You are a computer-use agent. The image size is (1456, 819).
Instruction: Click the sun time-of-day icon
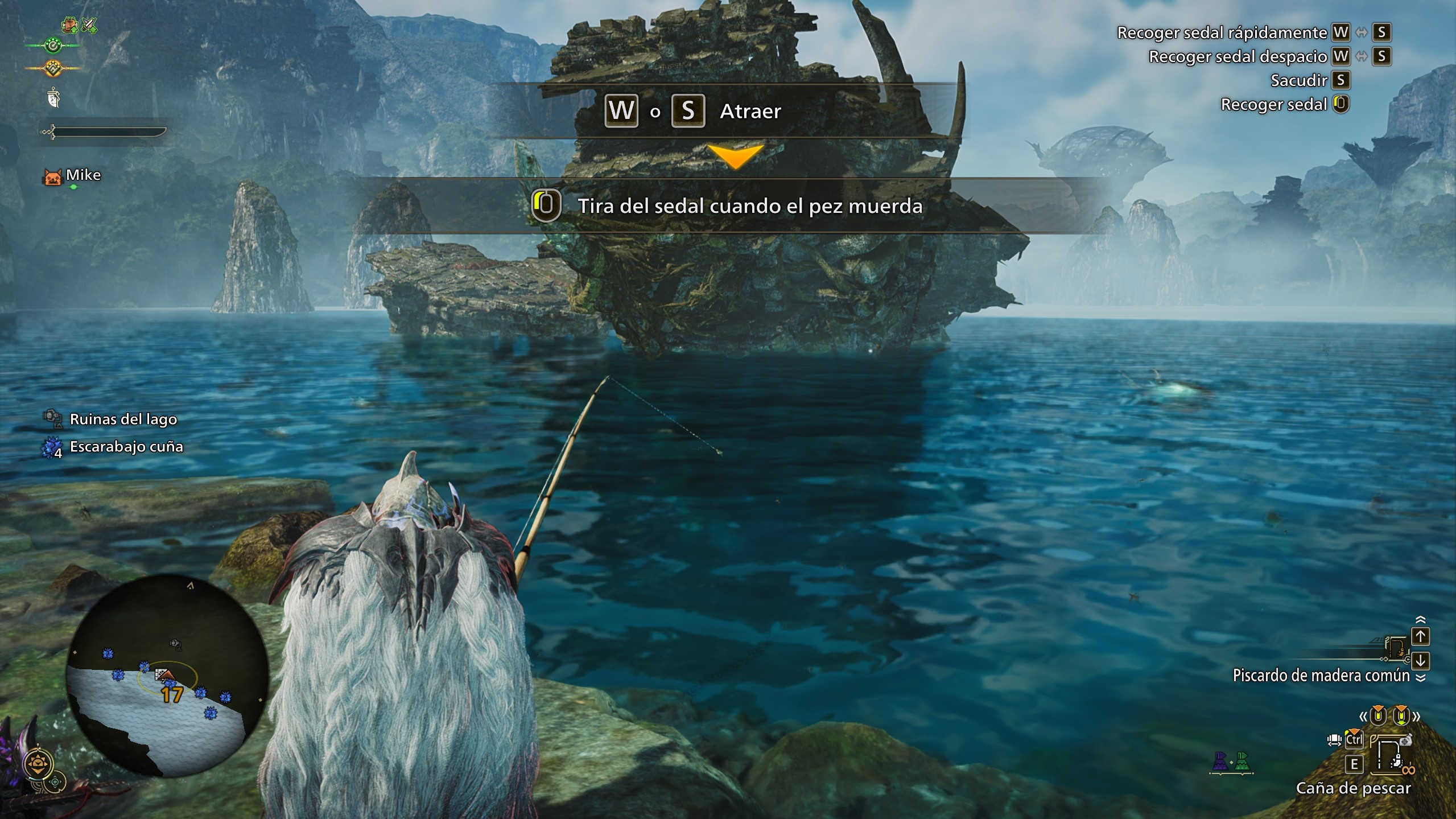click(x=38, y=763)
